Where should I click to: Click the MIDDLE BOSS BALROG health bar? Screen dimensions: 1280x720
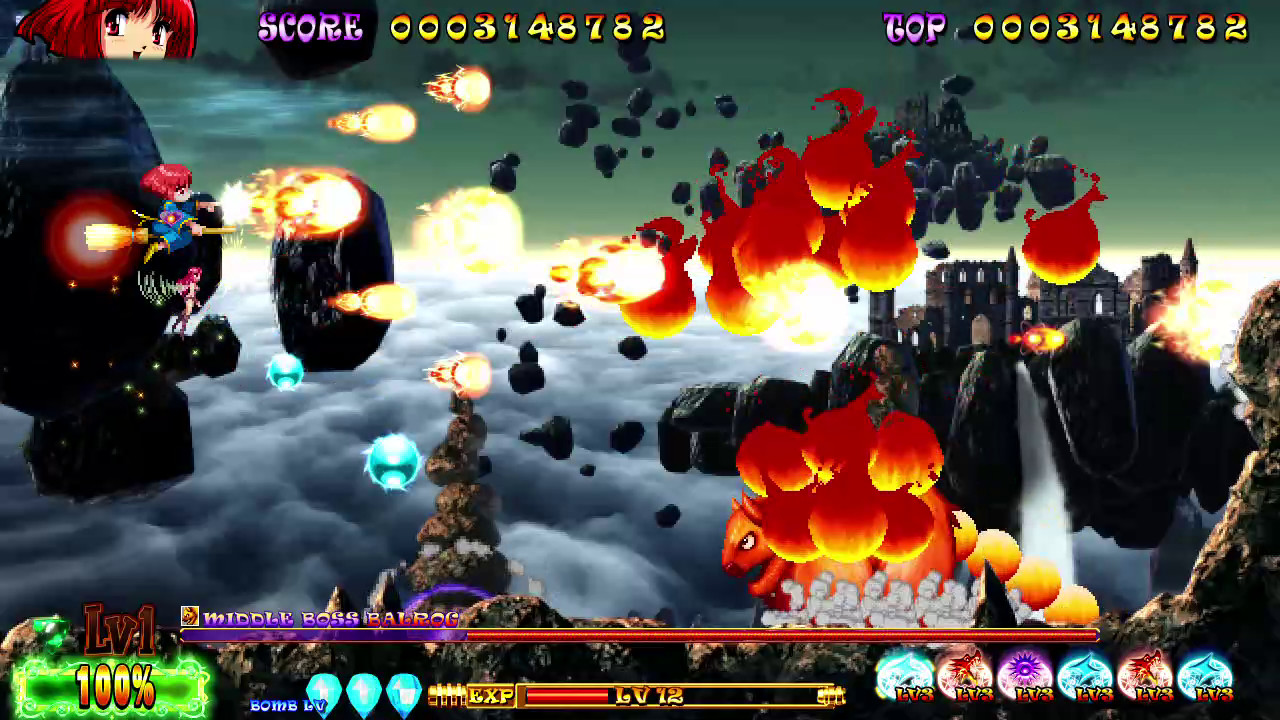point(640,635)
